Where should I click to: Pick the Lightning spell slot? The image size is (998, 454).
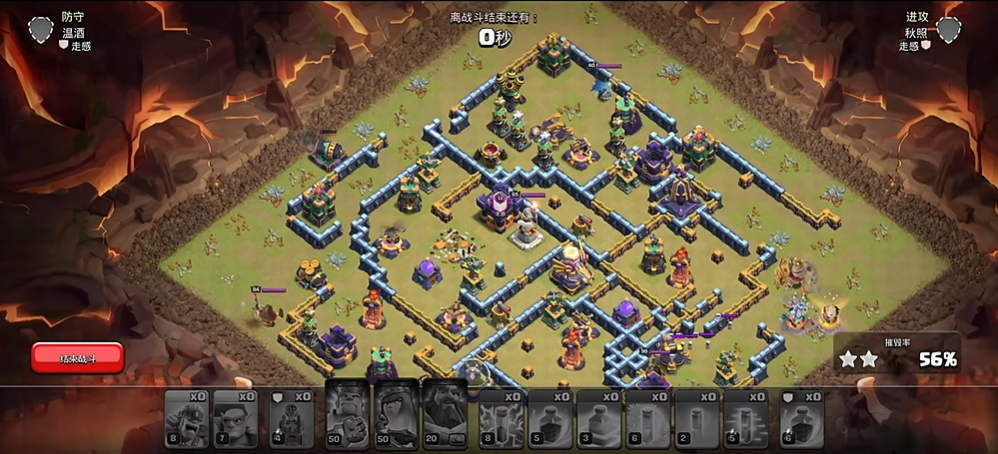click(x=501, y=418)
